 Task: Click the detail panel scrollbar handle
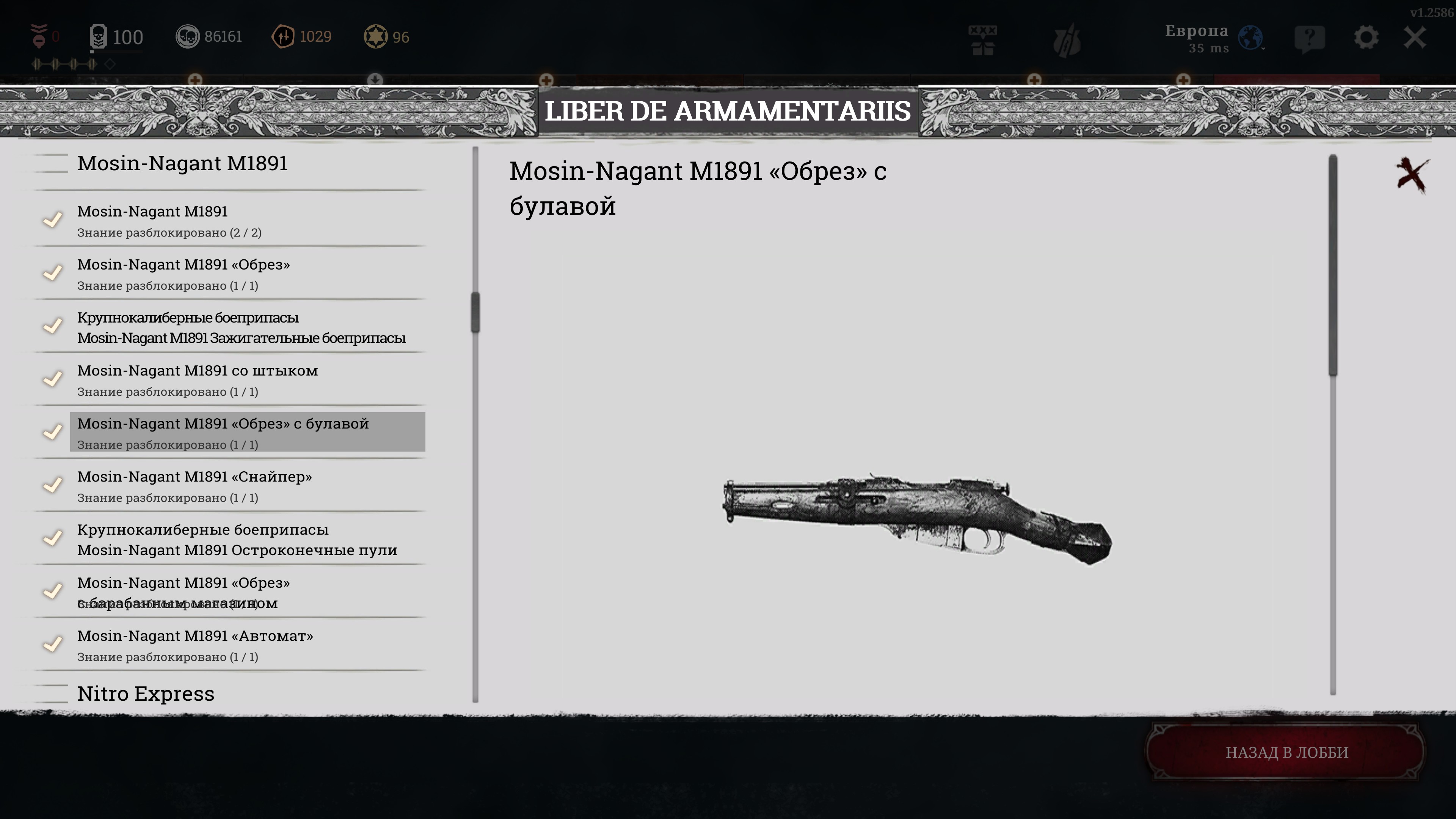pyautogui.click(x=1333, y=266)
